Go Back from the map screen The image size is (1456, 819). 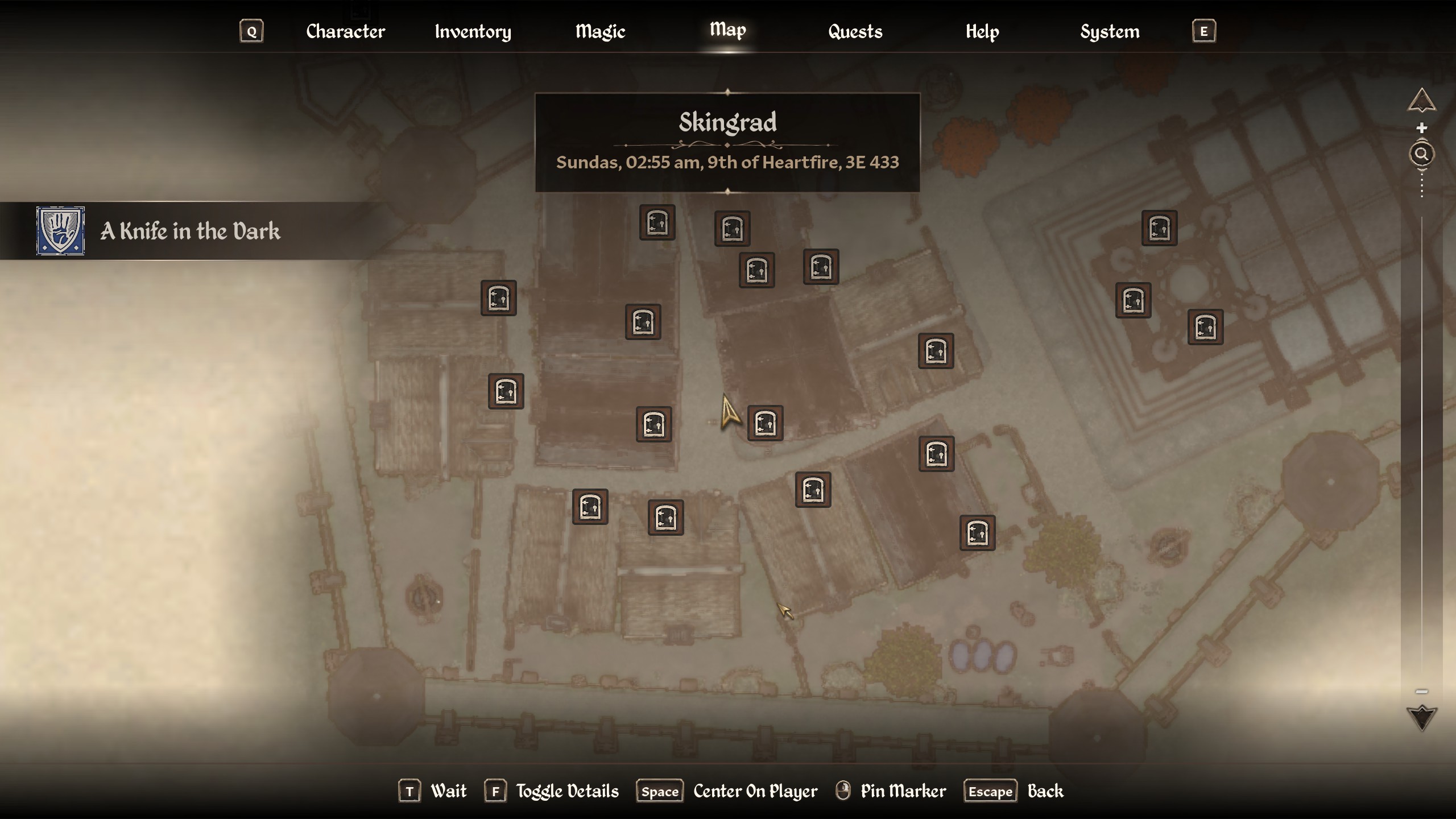pos(1045,791)
